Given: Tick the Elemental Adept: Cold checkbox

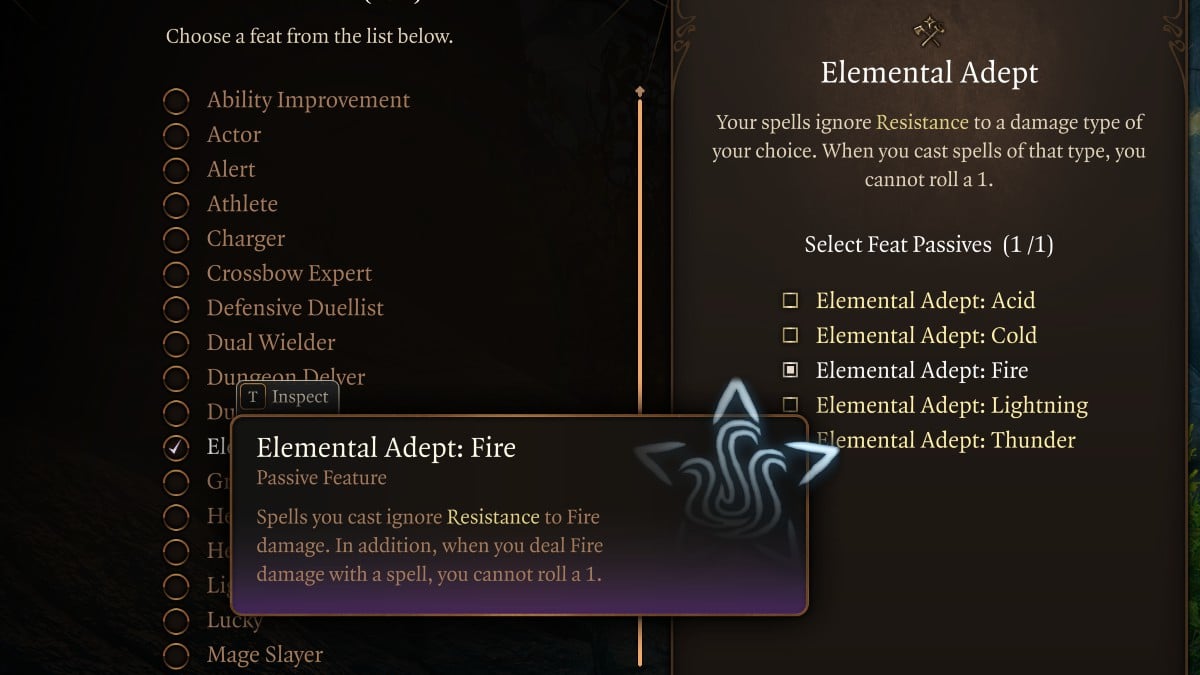Looking at the screenshot, I should click(x=790, y=336).
